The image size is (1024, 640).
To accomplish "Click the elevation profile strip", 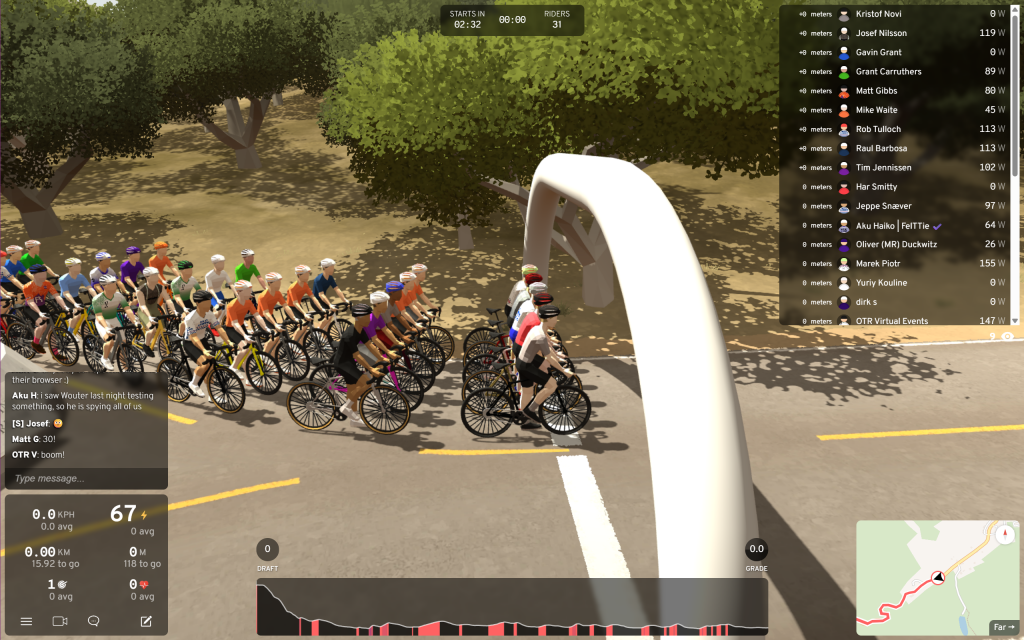I will 512,606.
